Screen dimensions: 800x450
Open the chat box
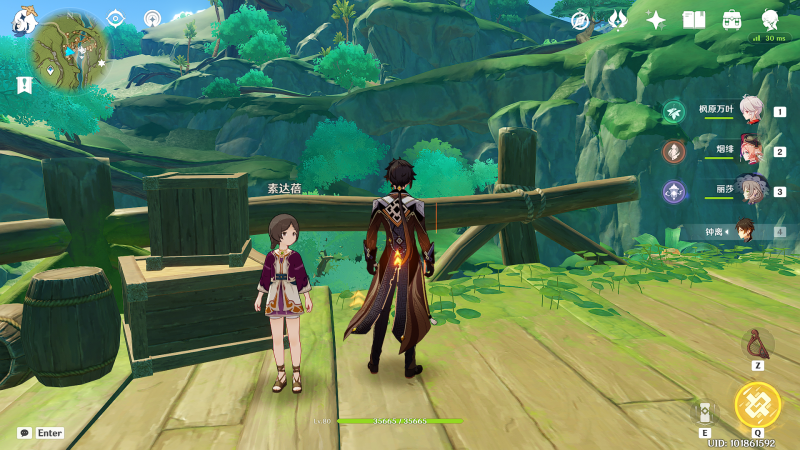(x=25, y=433)
